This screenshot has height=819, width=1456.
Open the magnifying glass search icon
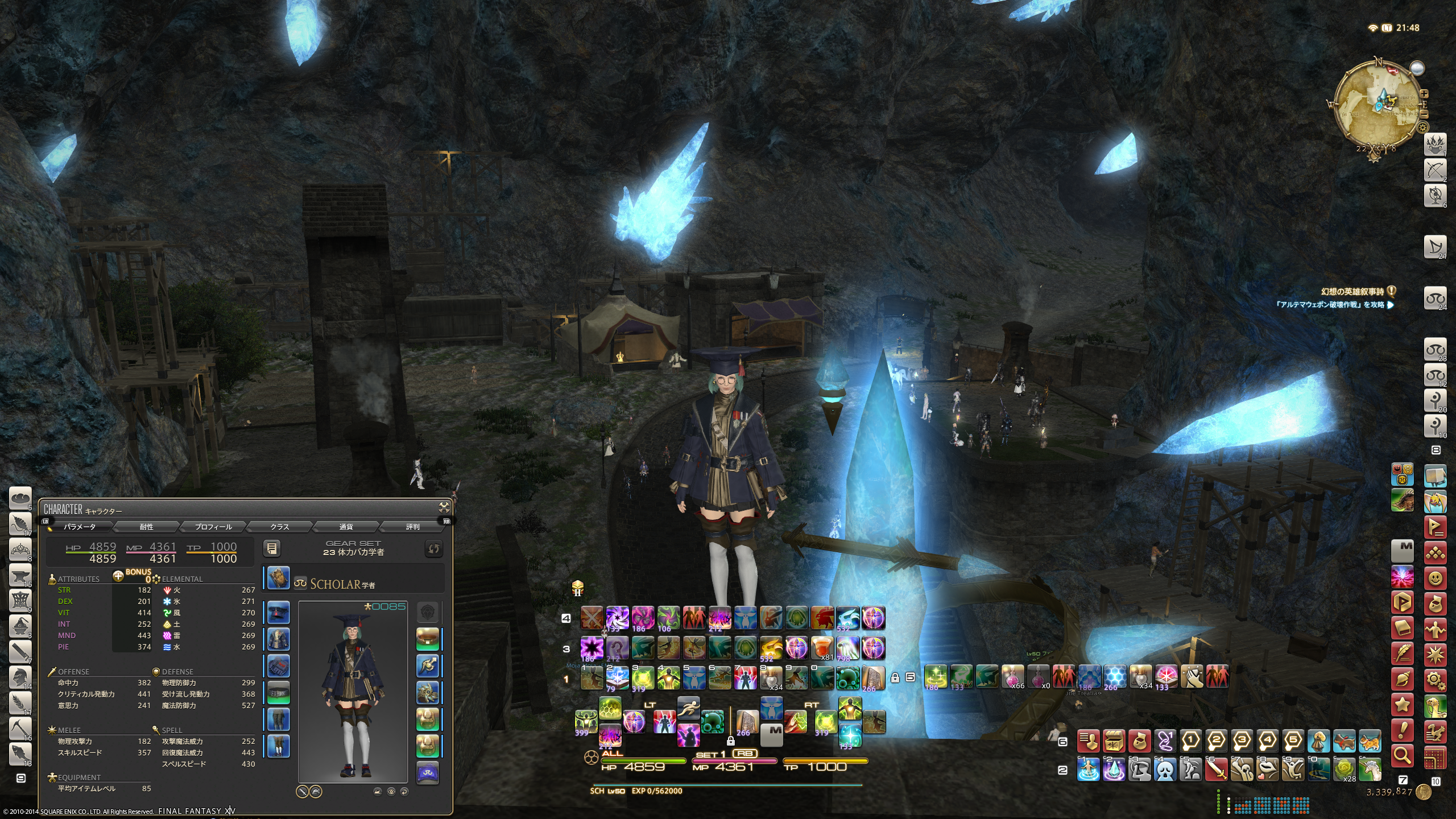pyautogui.click(x=1403, y=755)
